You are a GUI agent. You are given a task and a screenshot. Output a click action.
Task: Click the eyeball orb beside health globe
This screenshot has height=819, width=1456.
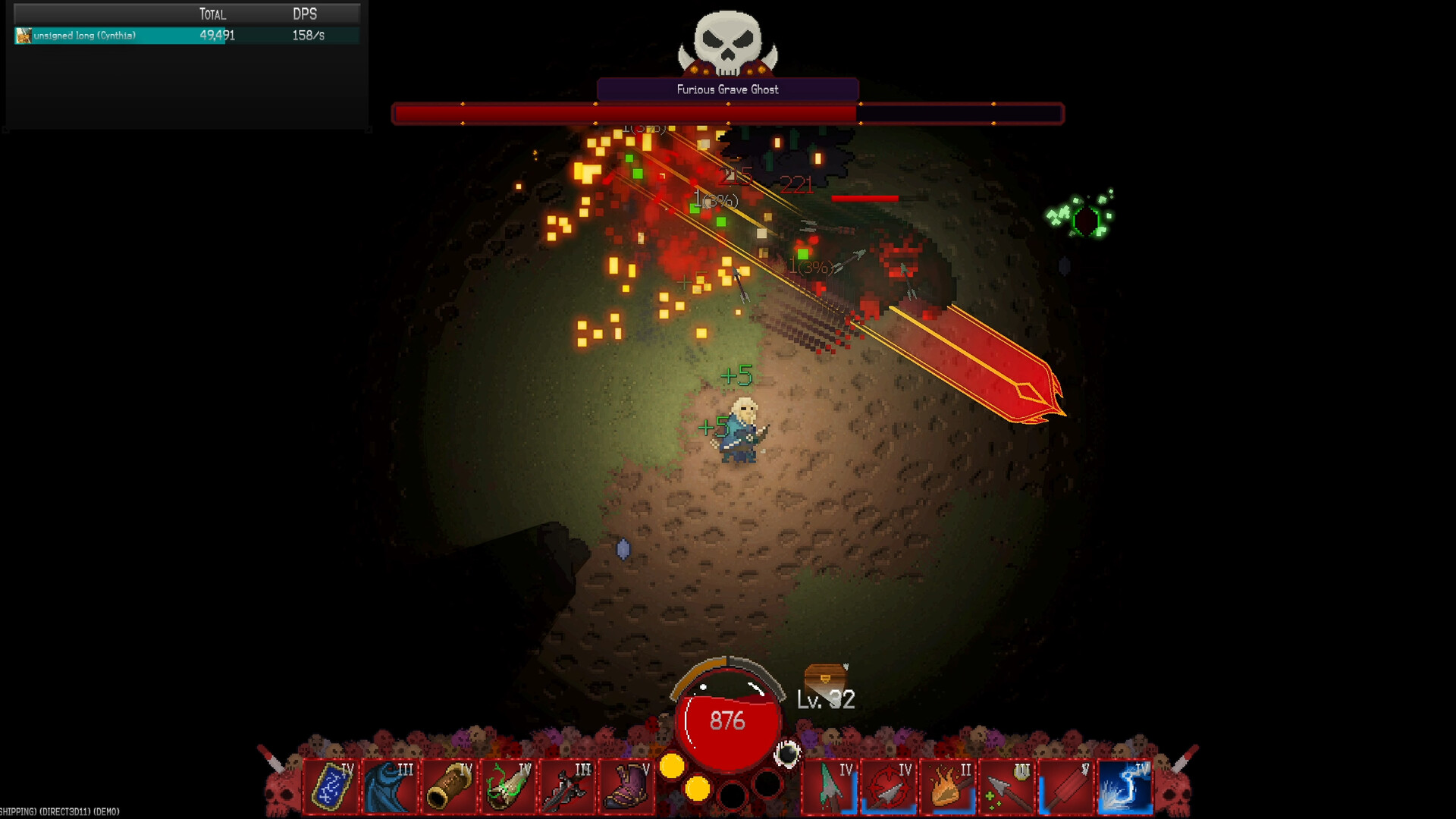point(787,754)
